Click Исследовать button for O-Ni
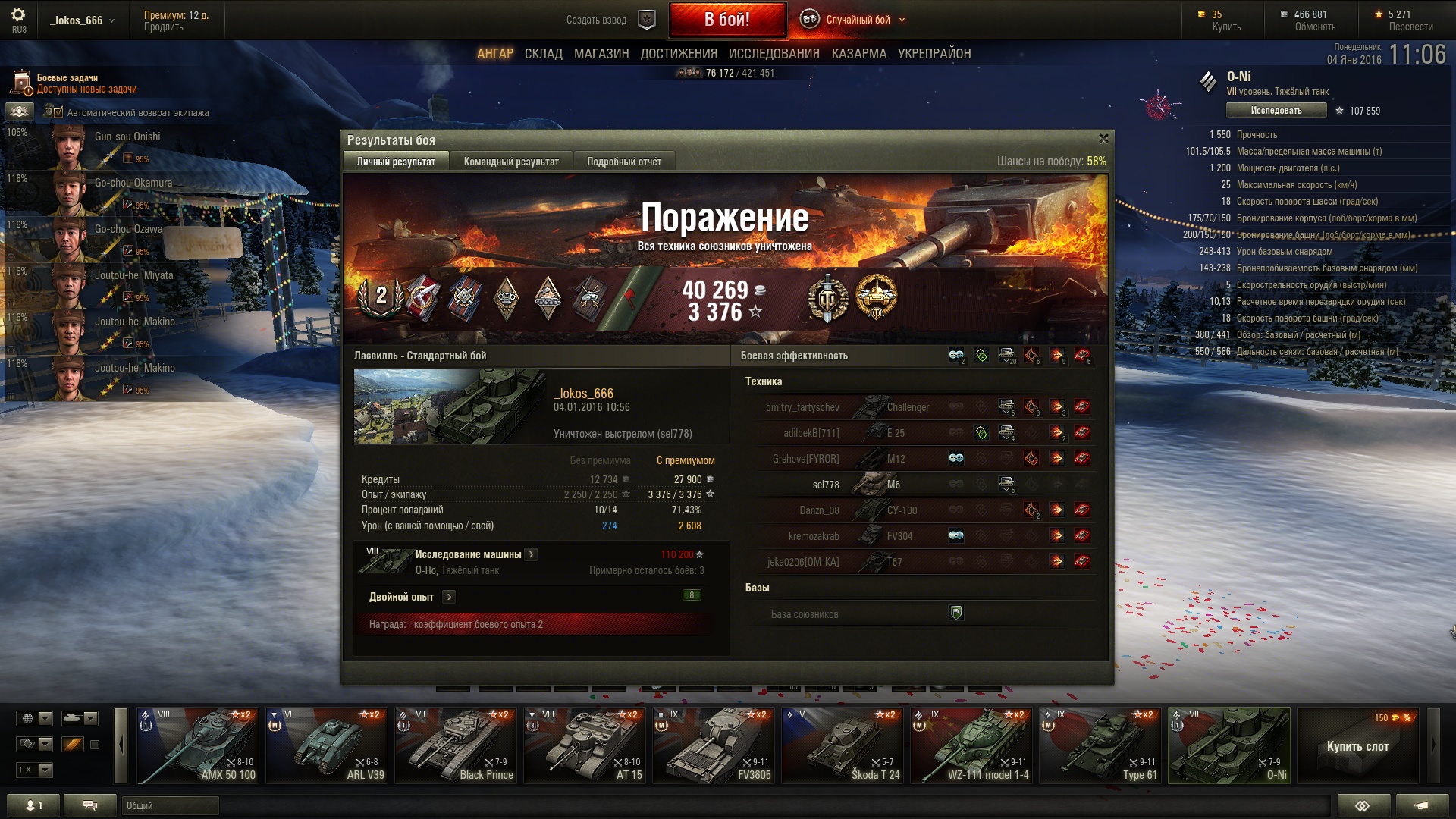Viewport: 1456px width, 819px height. (x=1276, y=111)
